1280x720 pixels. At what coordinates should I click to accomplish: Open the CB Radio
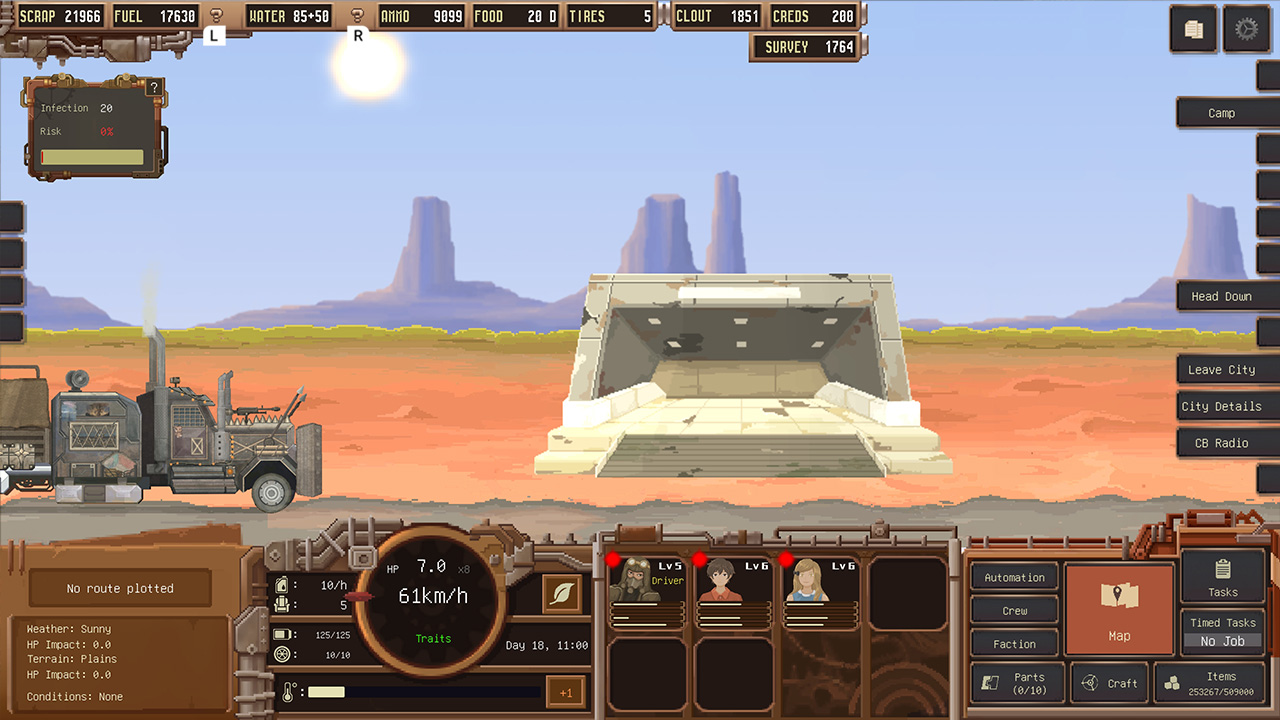pyautogui.click(x=1226, y=442)
